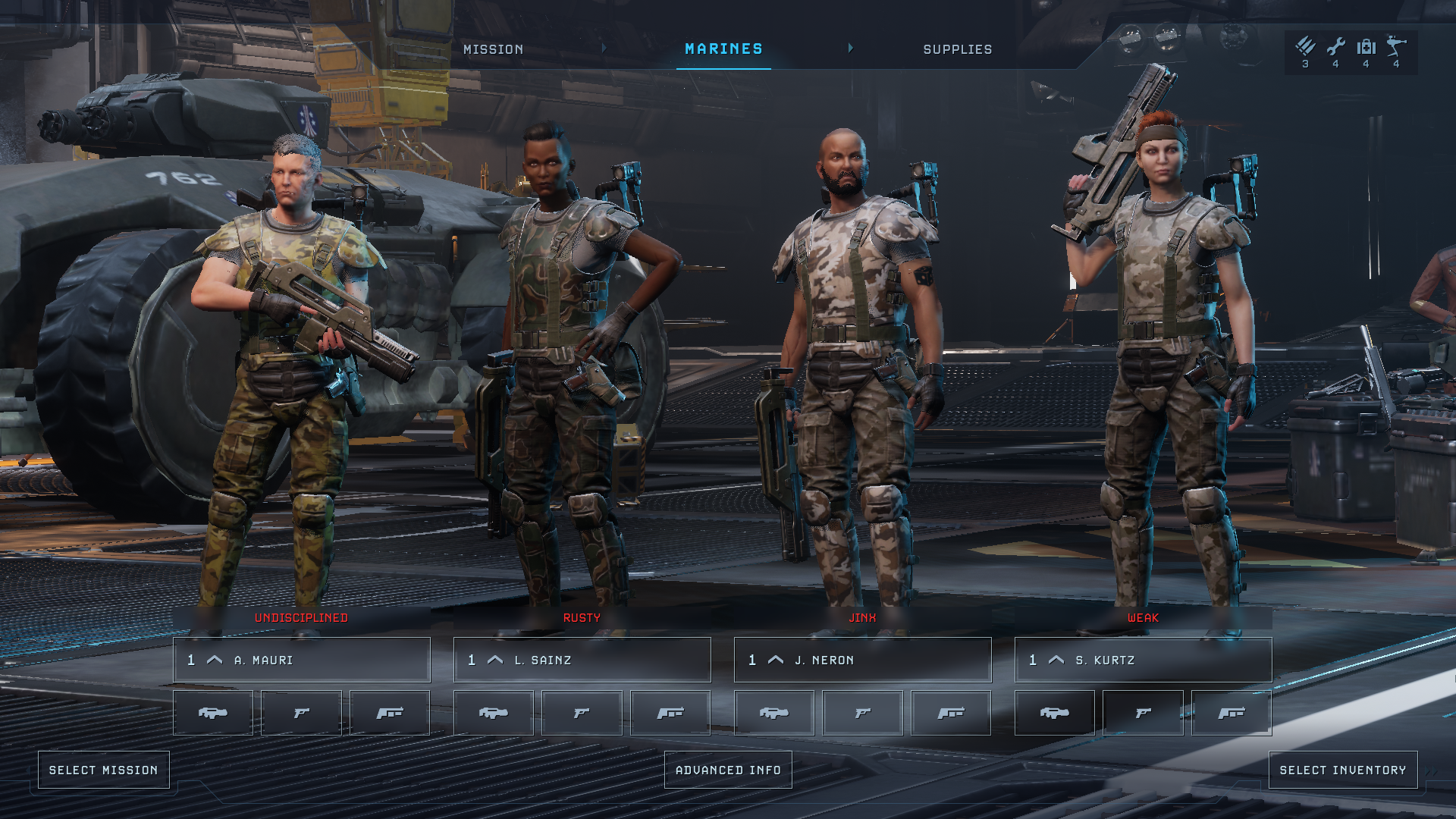Select J. Neron's pulse rifle primary slot
The width and height of the screenshot is (1456, 819).
pyautogui.click(x=774, y=713)
